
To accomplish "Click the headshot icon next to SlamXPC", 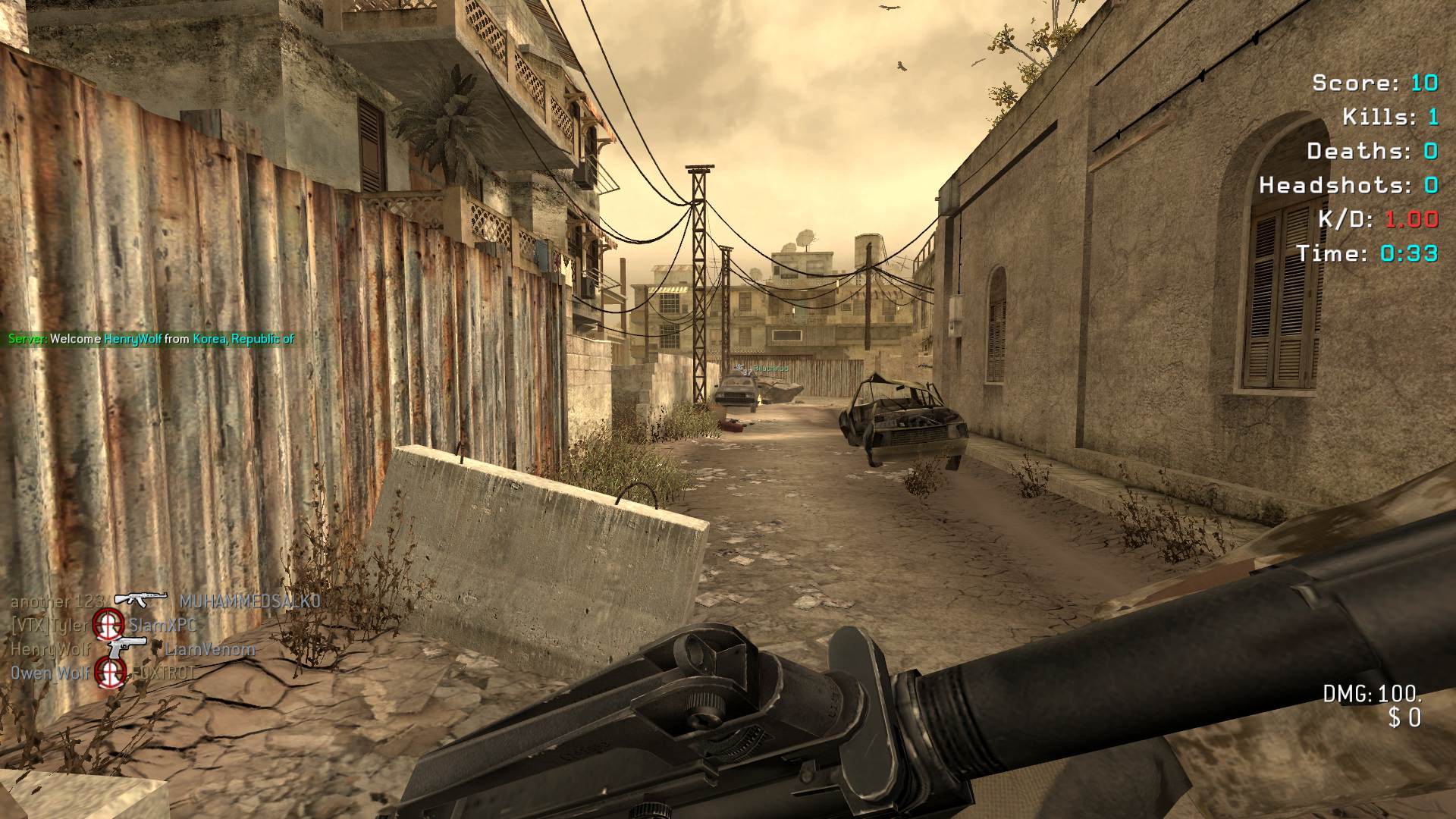I will pos(108,625).
